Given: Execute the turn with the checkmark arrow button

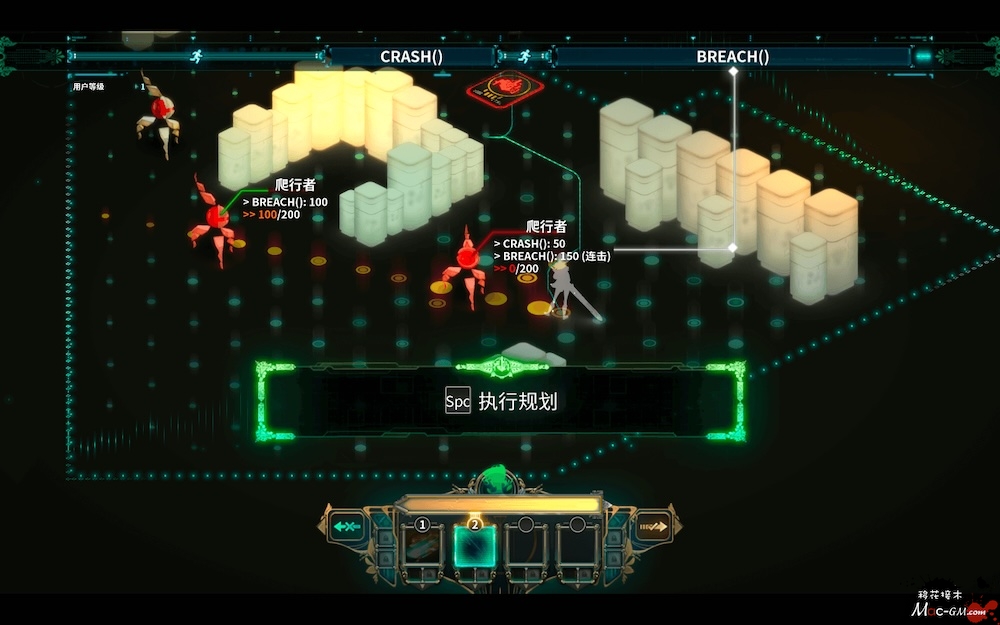Looking at the screenshot, I should pos(653,526).
